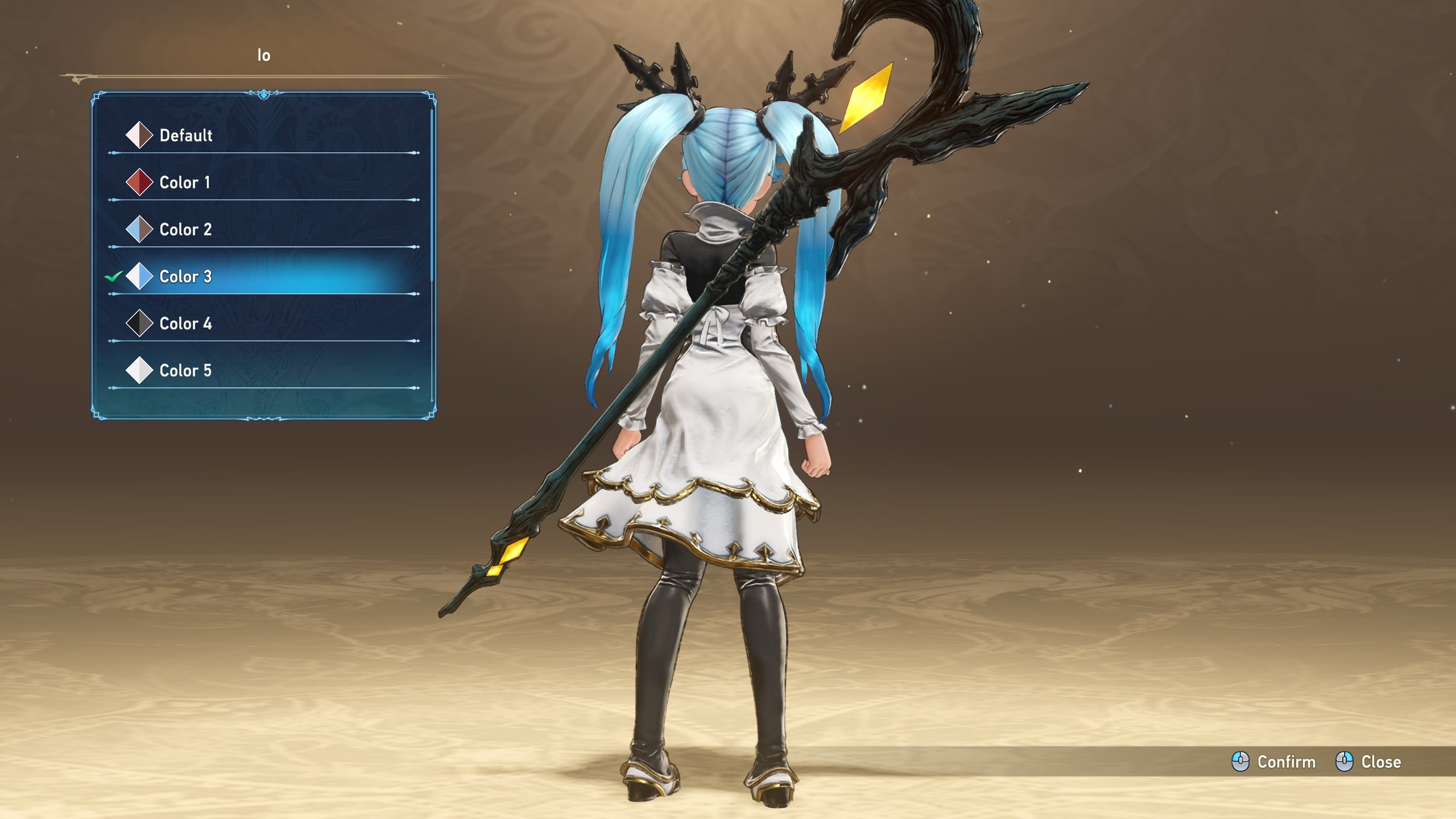This screenshot has width=1456, height=819.
Task: Apply the white Color 5 option
Action: [x=185, y=371]
